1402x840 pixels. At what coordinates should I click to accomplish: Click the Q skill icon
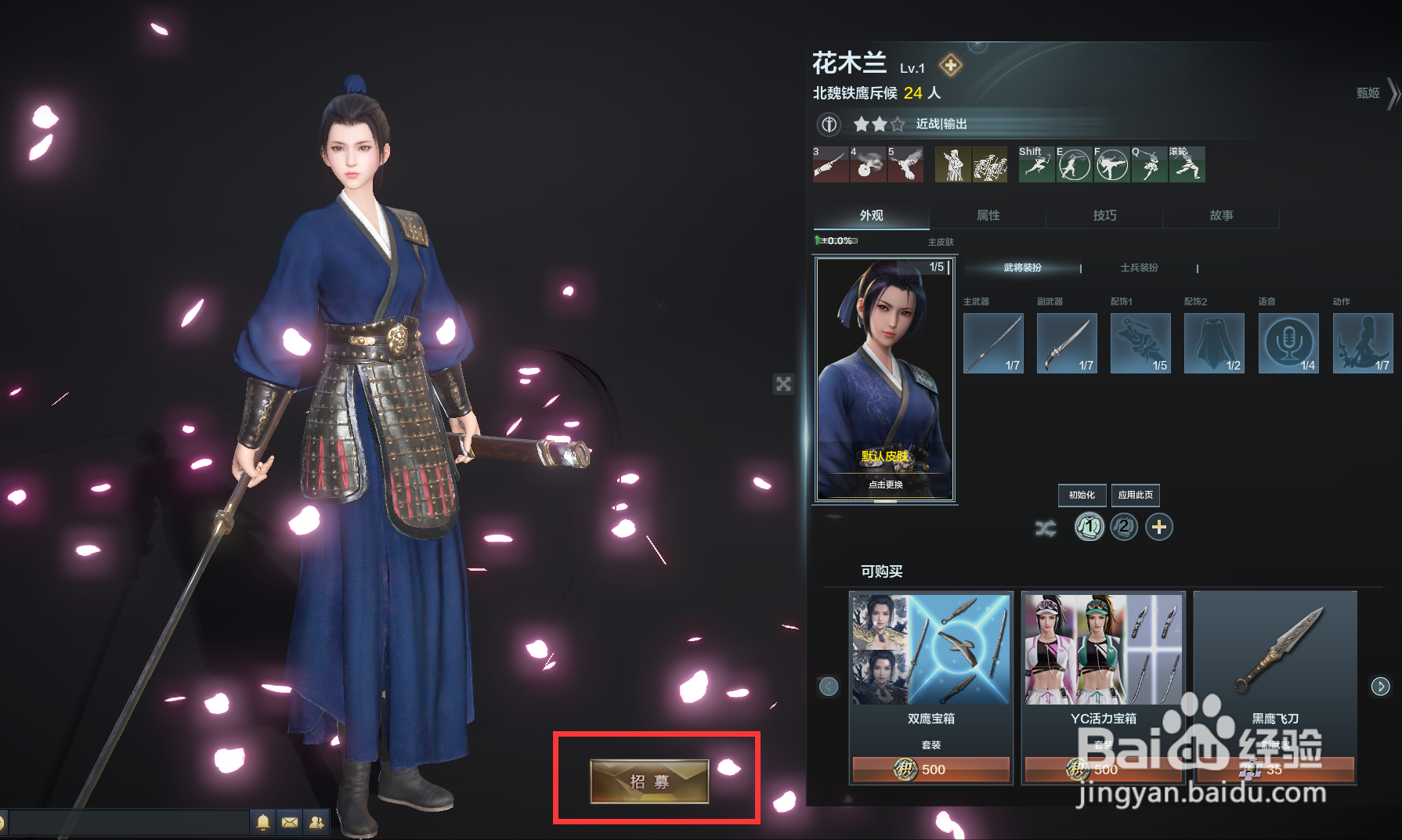coord(1148,164)
